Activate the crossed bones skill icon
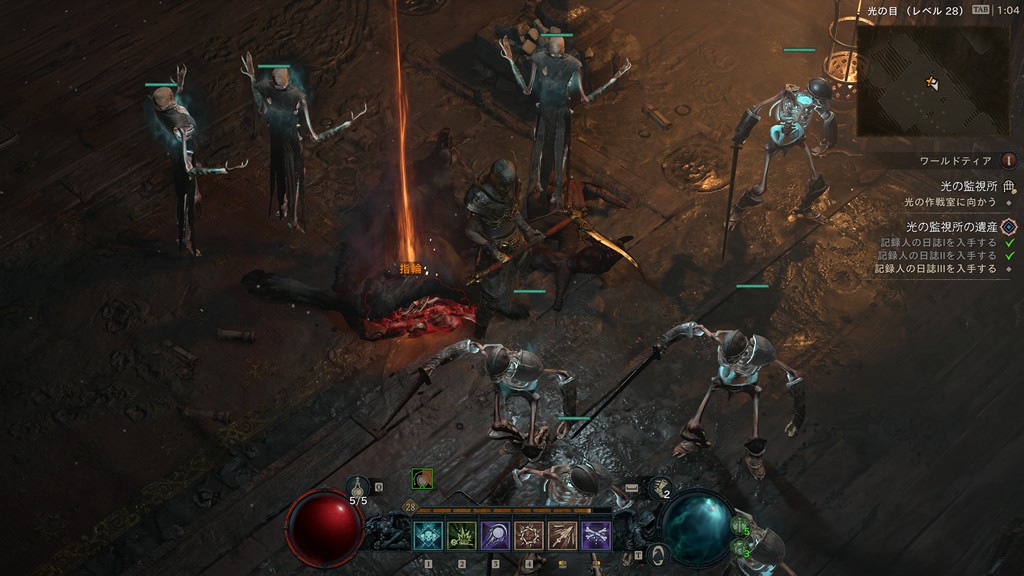Image resolution: width=1024 pixels, height=576 pixels. pos(596,536)
